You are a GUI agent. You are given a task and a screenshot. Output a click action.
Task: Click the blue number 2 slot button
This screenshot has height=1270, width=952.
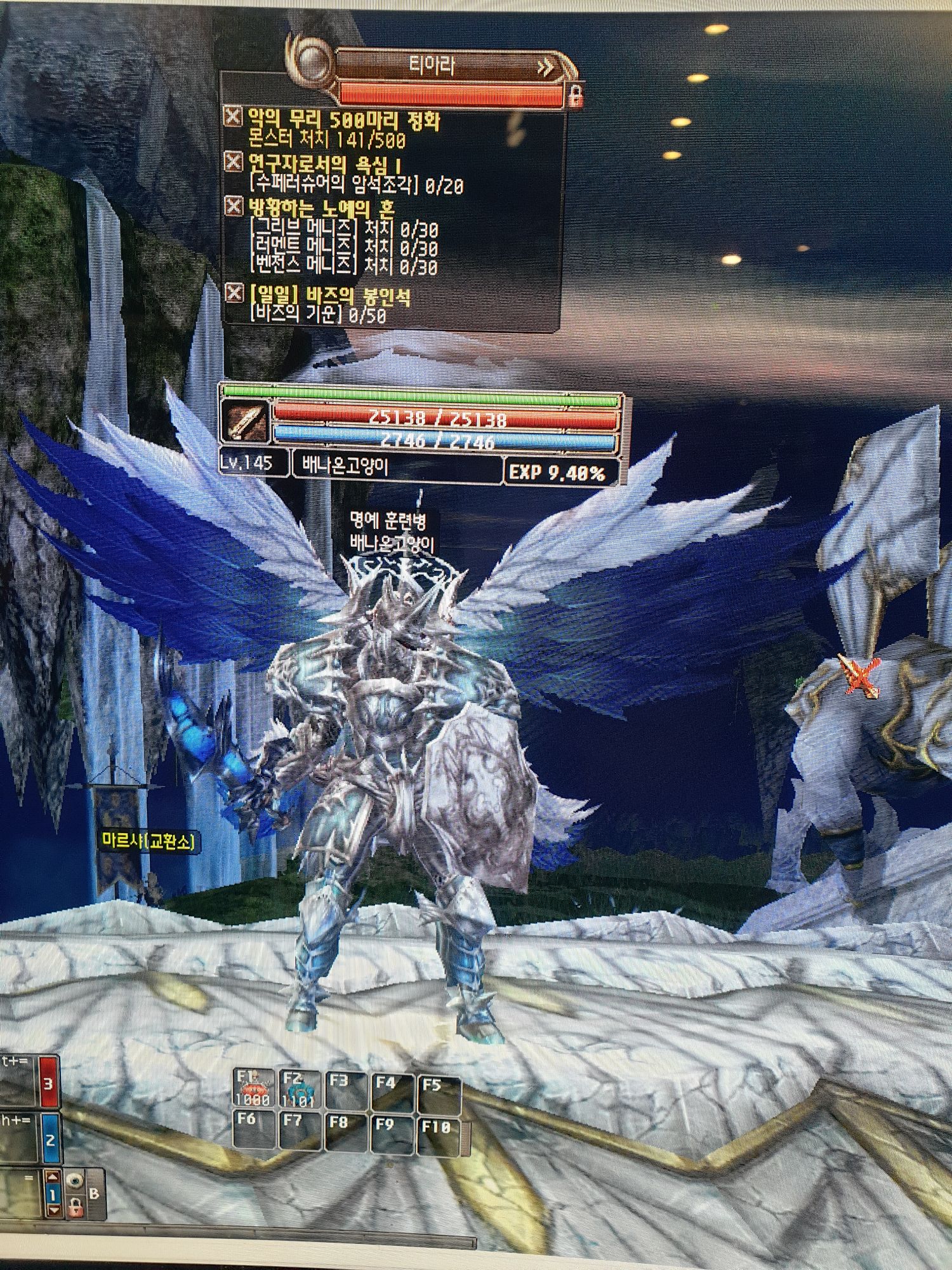[50, 1140]
